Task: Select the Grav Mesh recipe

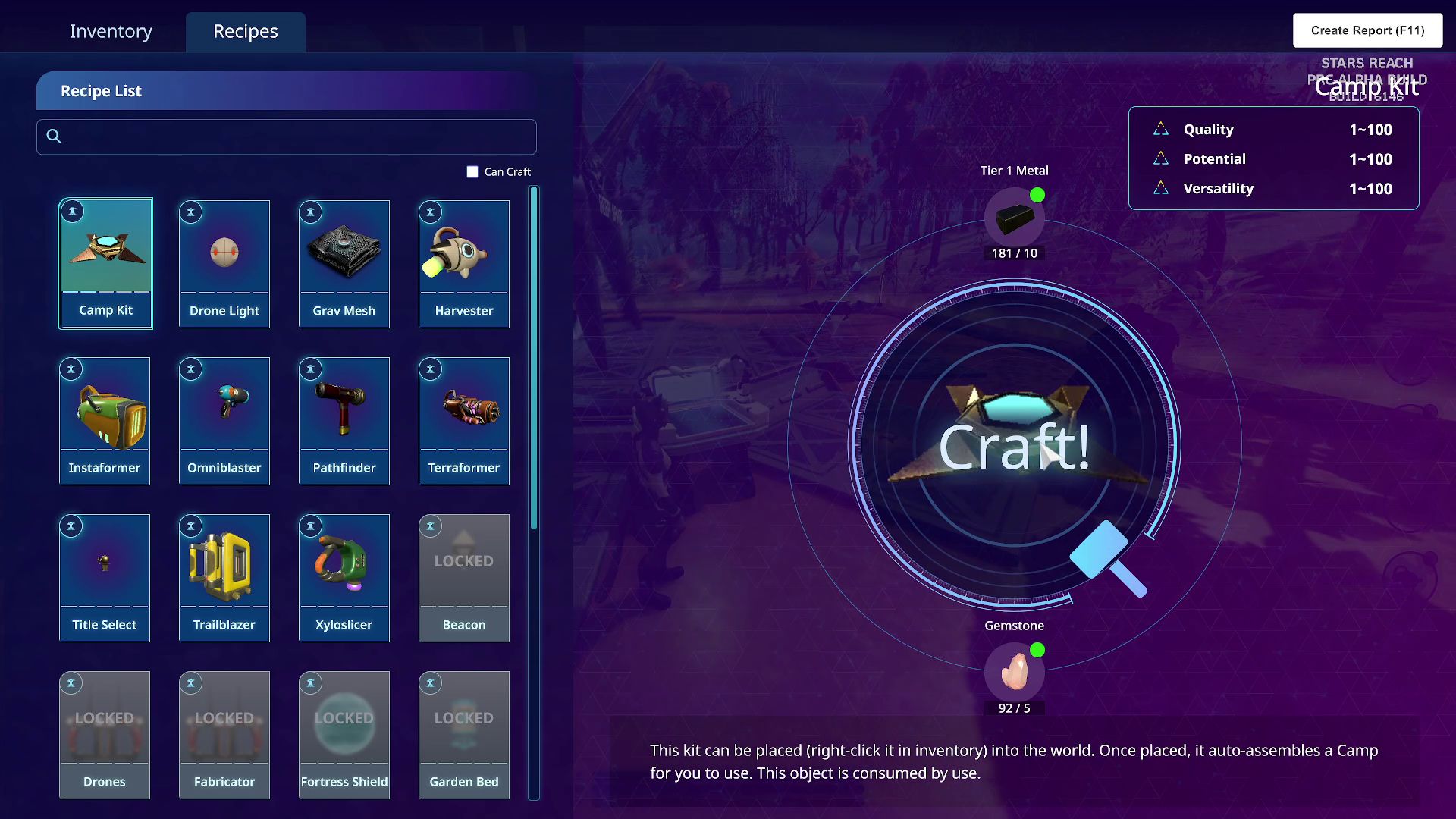Action: click(x=344, y=263)
